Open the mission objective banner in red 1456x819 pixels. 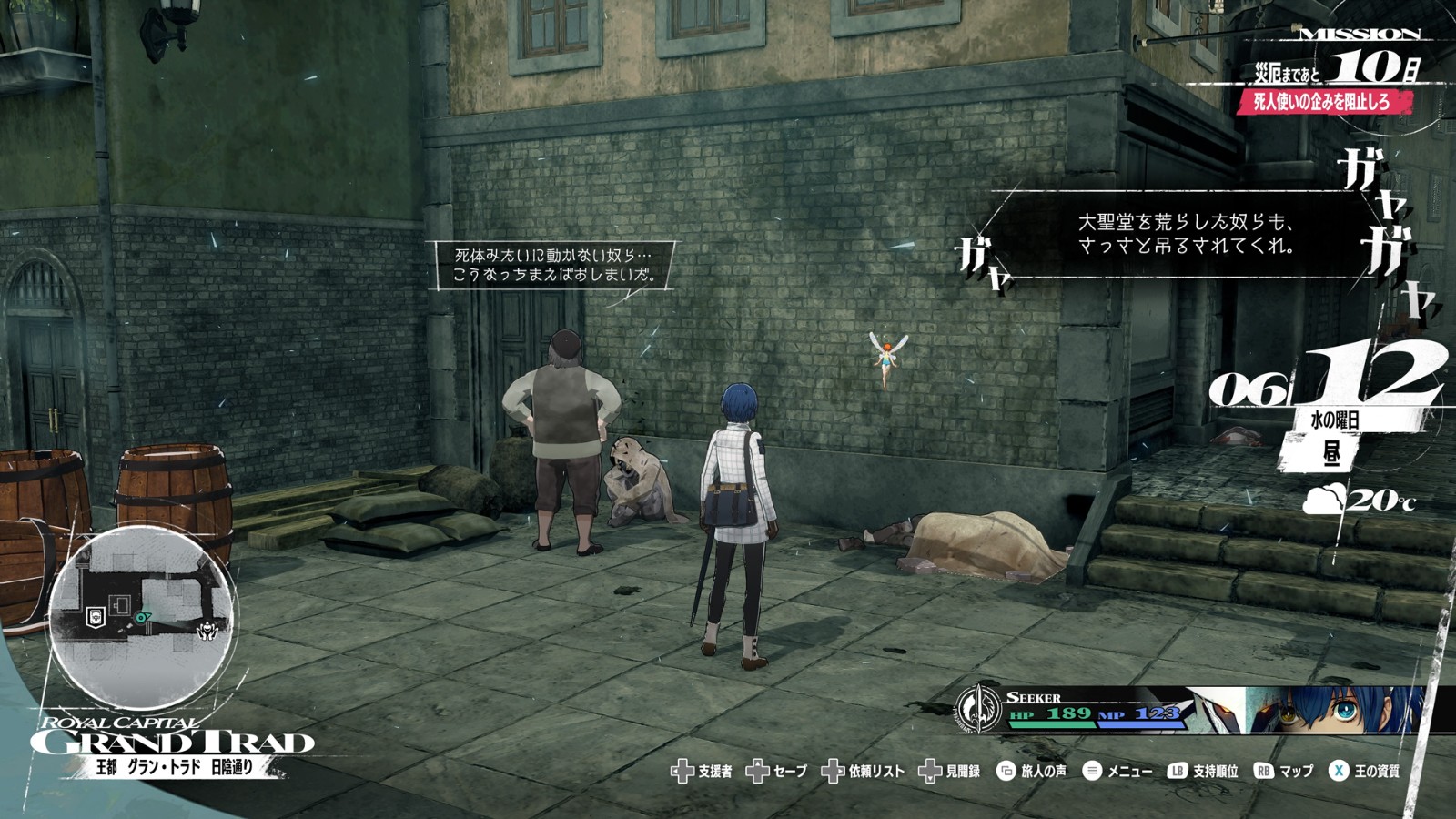point(1322,102)
